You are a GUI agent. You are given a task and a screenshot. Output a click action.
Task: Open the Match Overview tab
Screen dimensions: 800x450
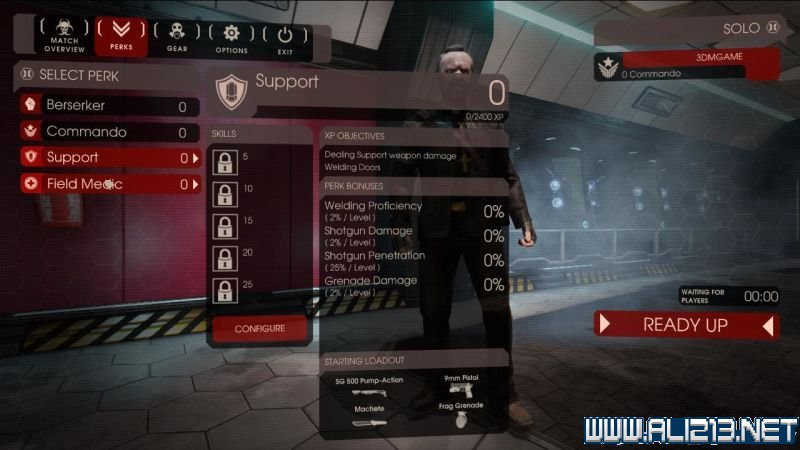coord(65,38)
